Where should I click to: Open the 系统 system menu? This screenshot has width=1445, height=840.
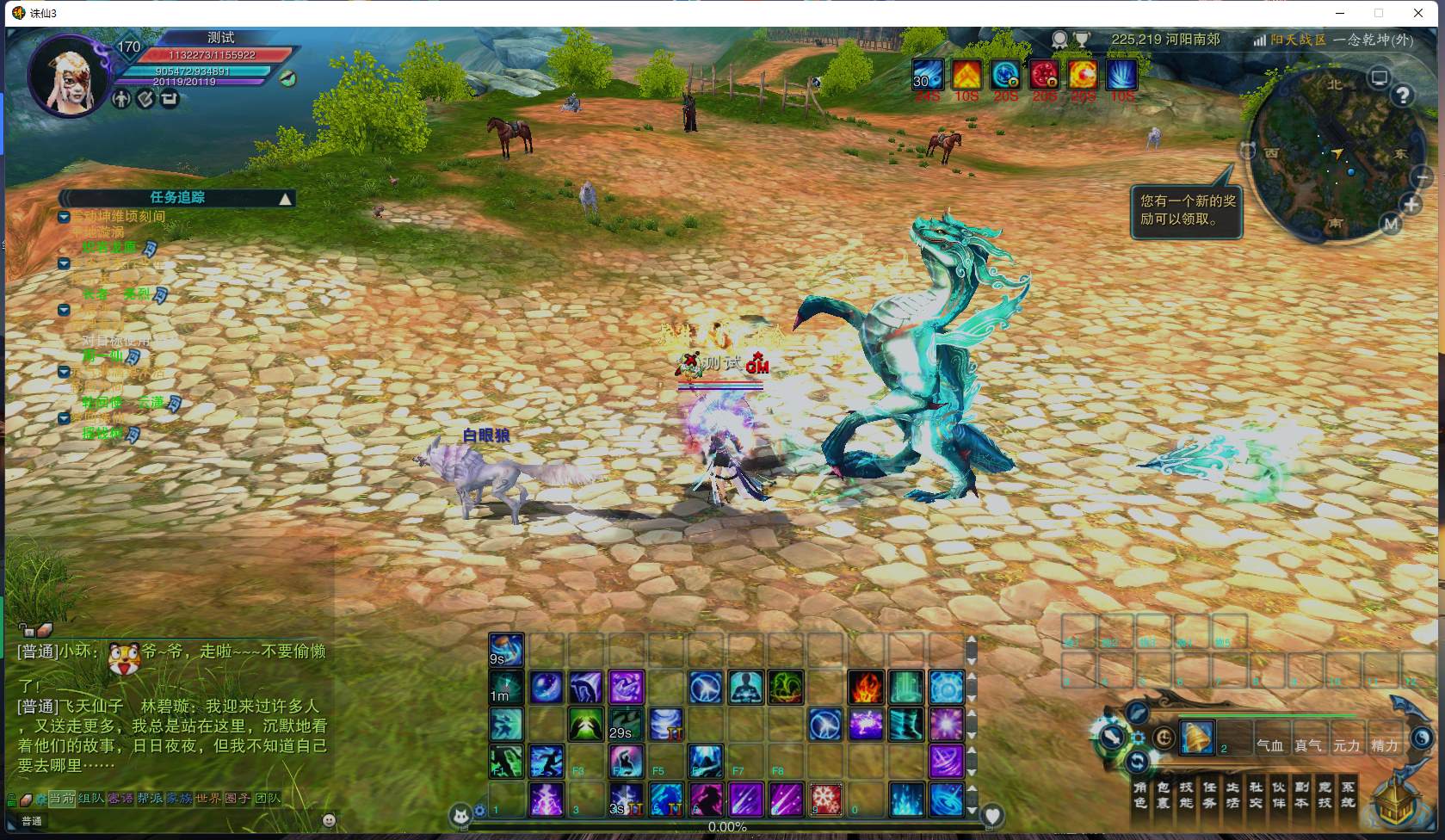[x=1348, y=794]
